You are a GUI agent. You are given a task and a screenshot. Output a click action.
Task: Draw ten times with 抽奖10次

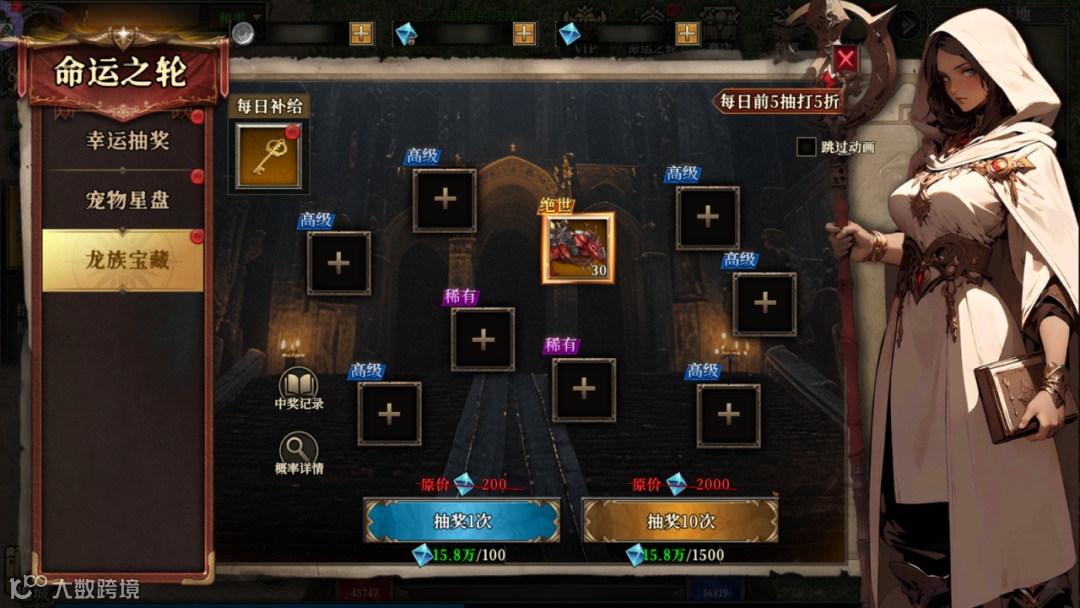point(680,521)
